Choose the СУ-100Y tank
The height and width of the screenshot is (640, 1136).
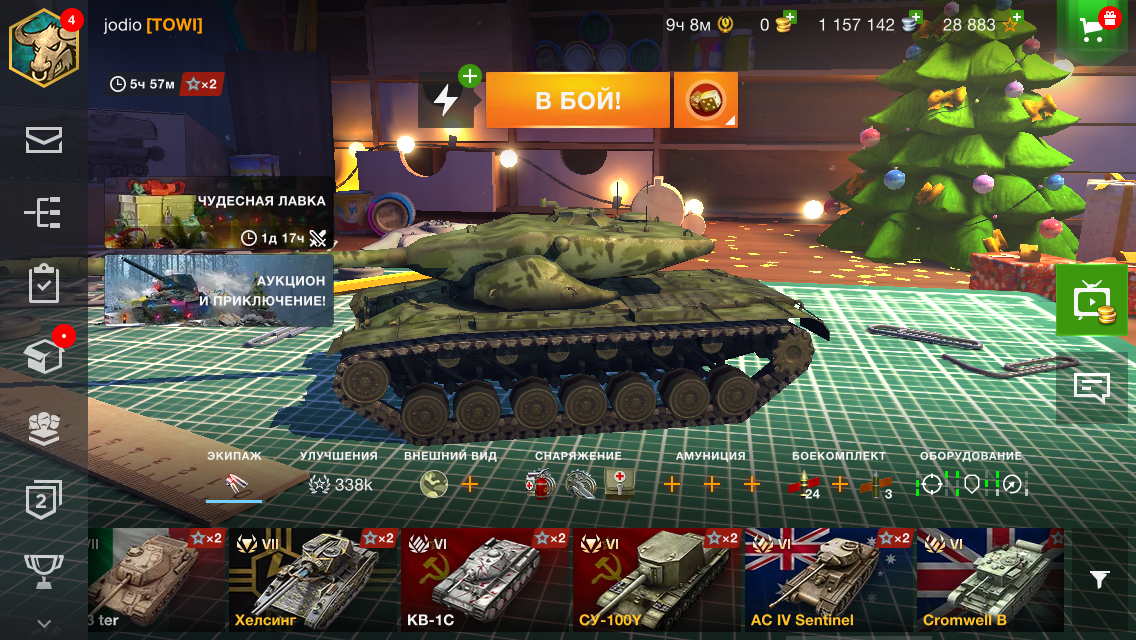[x=658, y=580]
